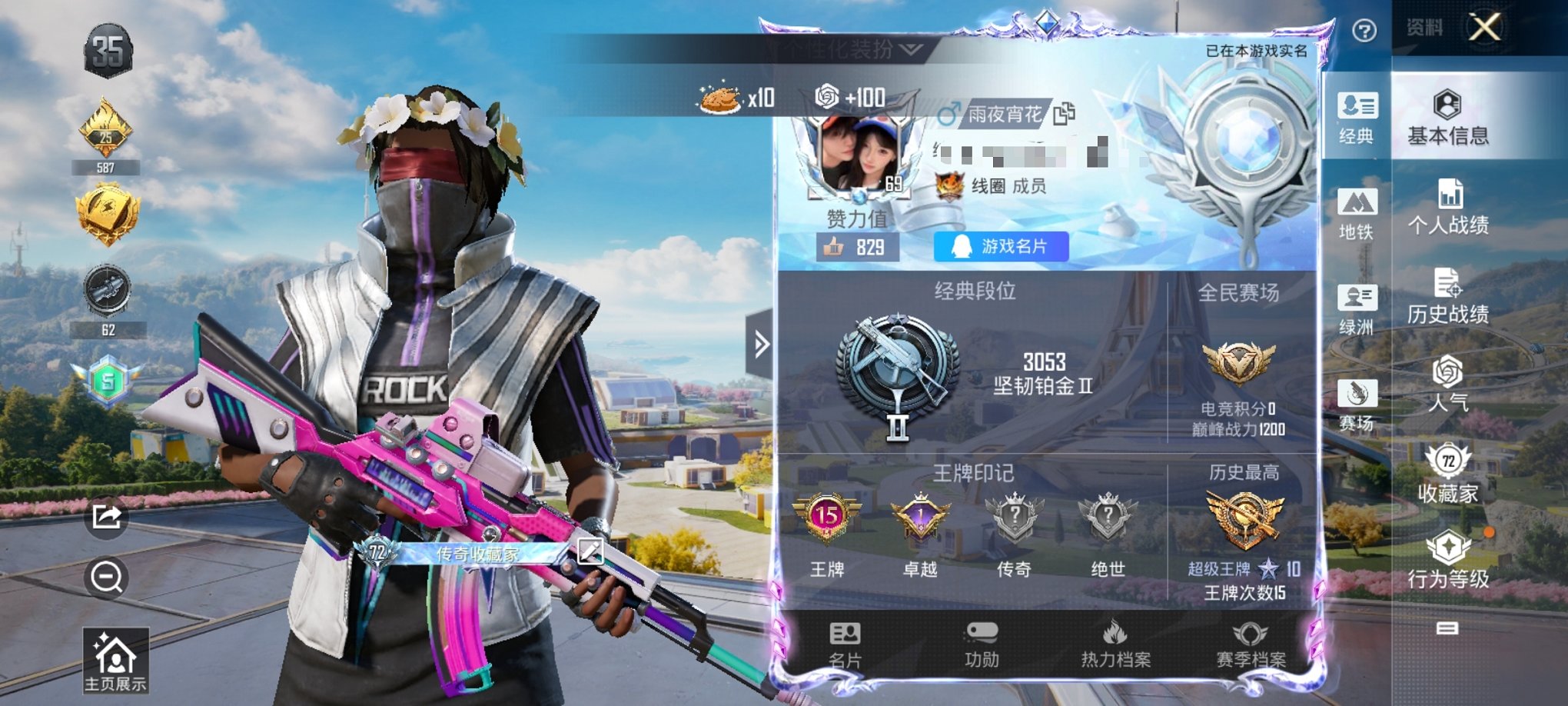Open the 基本信息 basic info section
Image resolution: width=1568 pixels, height=706 pixels.
coord(1448,119)
